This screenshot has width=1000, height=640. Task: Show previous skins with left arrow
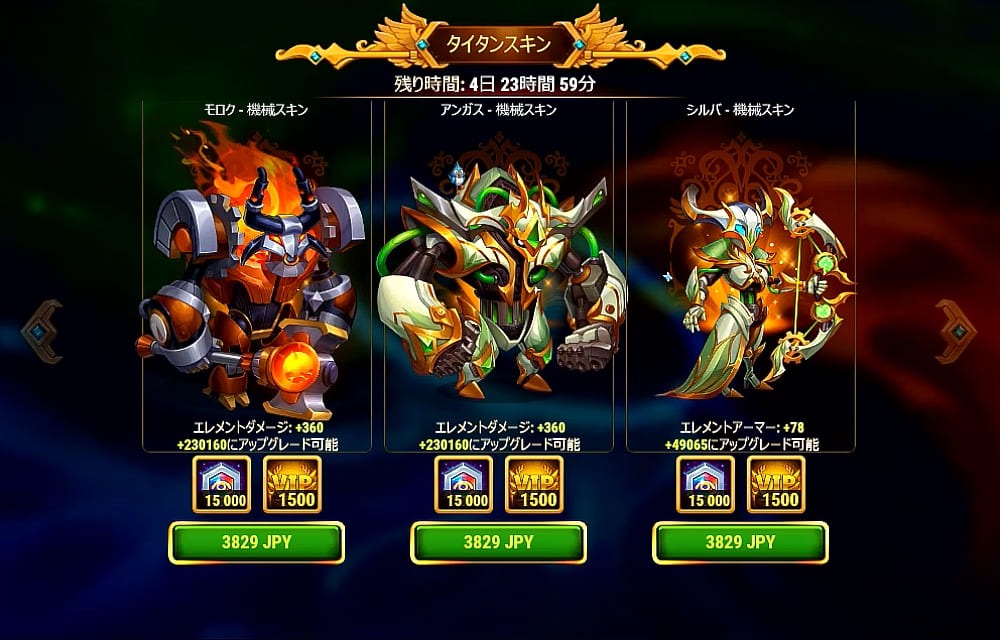(43, 331)
